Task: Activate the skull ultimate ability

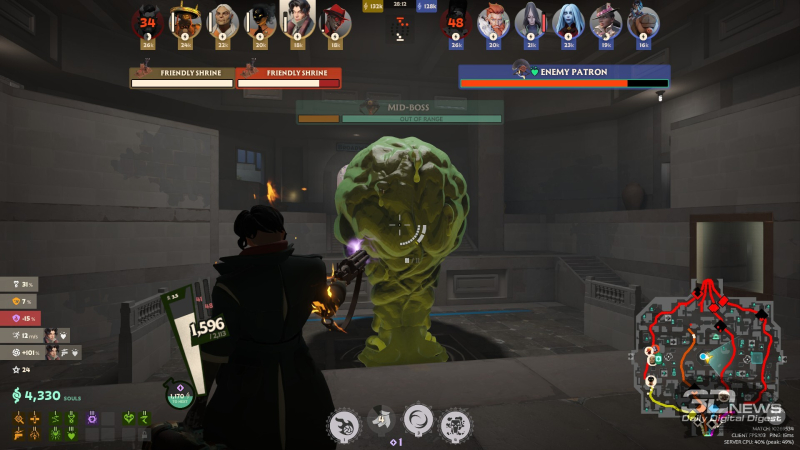Action: (x=456, y=424)
